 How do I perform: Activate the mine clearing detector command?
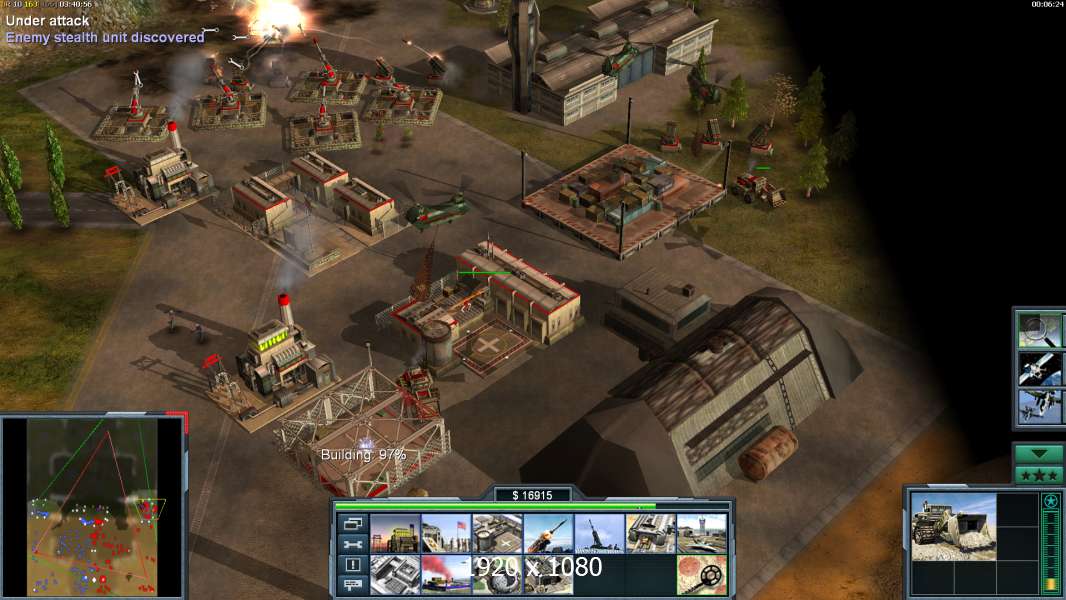(701, 574)
